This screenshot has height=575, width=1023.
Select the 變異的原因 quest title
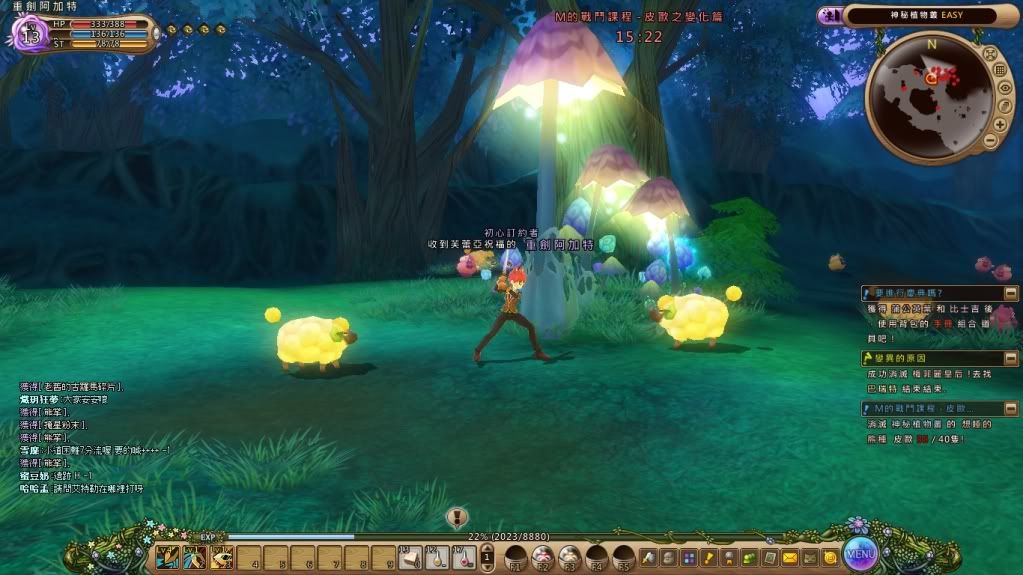click(900, 358)
